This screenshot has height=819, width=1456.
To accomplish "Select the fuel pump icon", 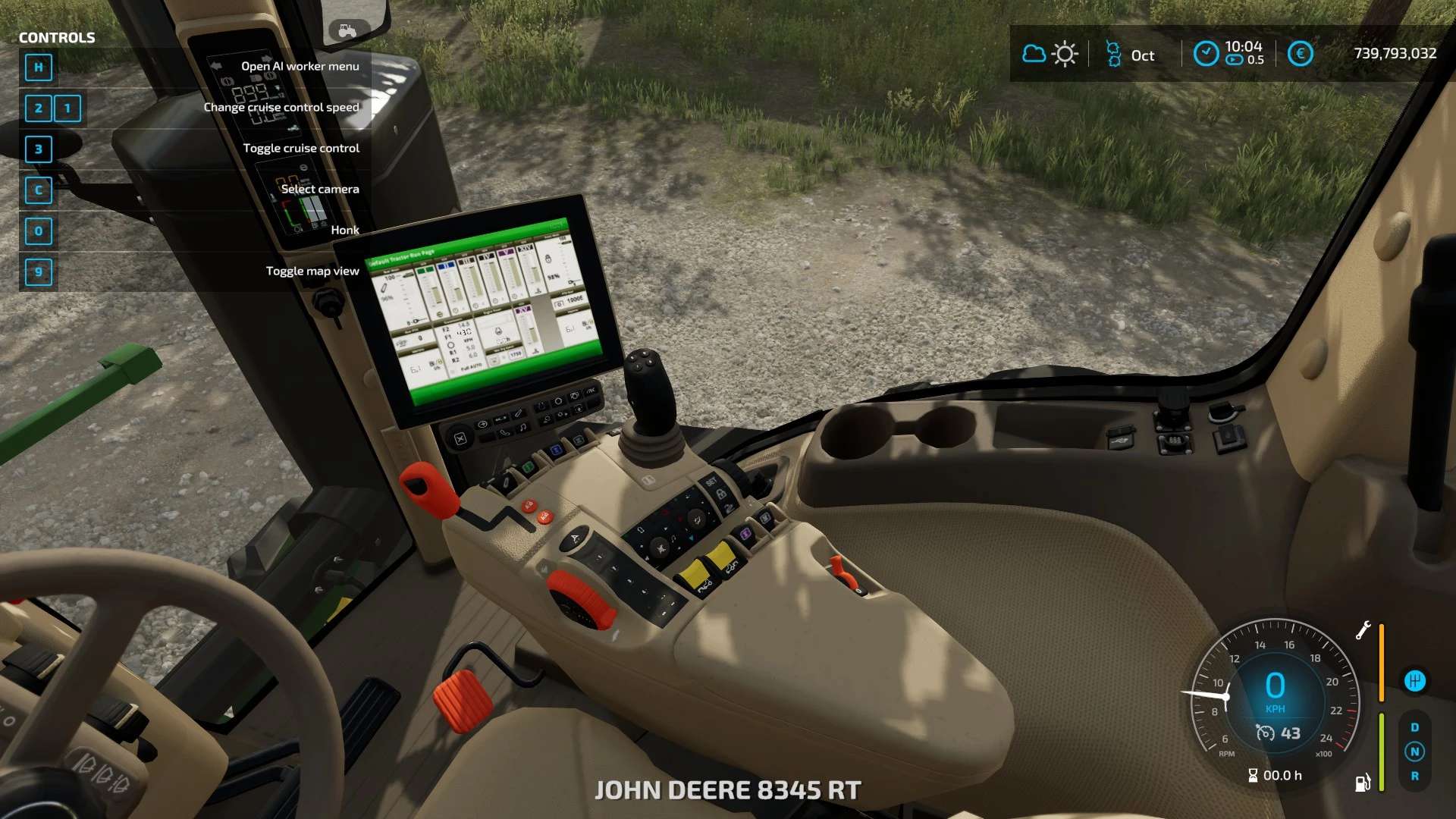I will [1363, 783].
